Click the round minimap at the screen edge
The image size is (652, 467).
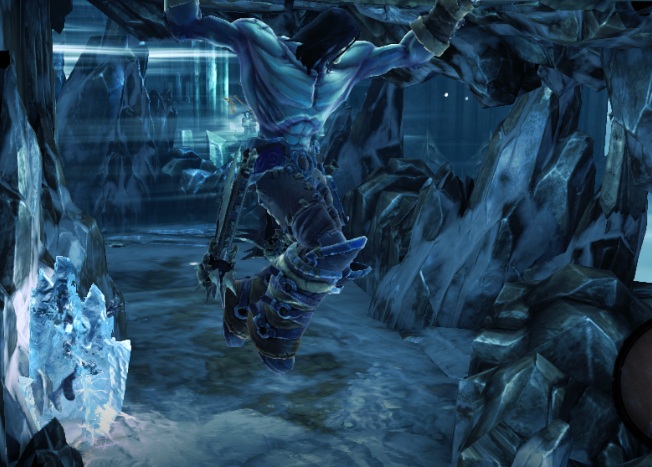coord(638,377)
